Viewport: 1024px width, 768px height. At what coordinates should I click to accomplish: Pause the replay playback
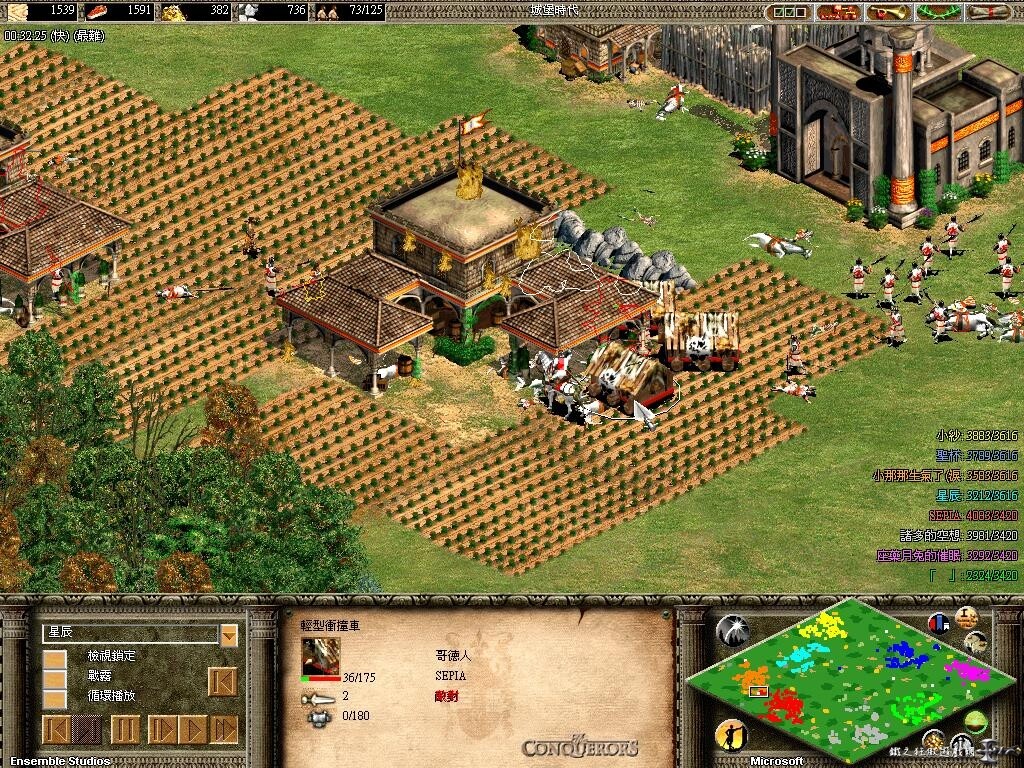click(x=125, y=729)
